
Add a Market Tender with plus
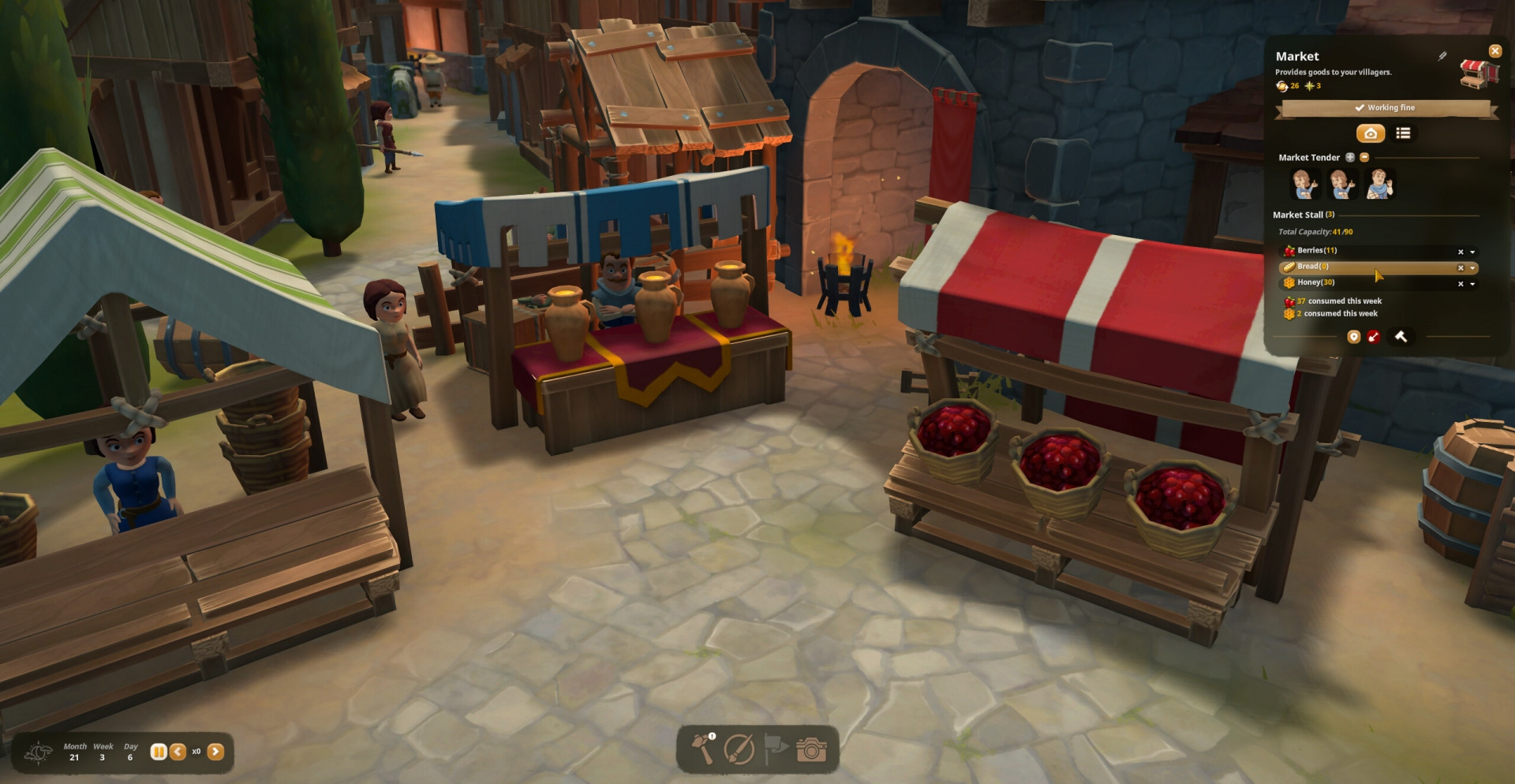(1350, 158)
